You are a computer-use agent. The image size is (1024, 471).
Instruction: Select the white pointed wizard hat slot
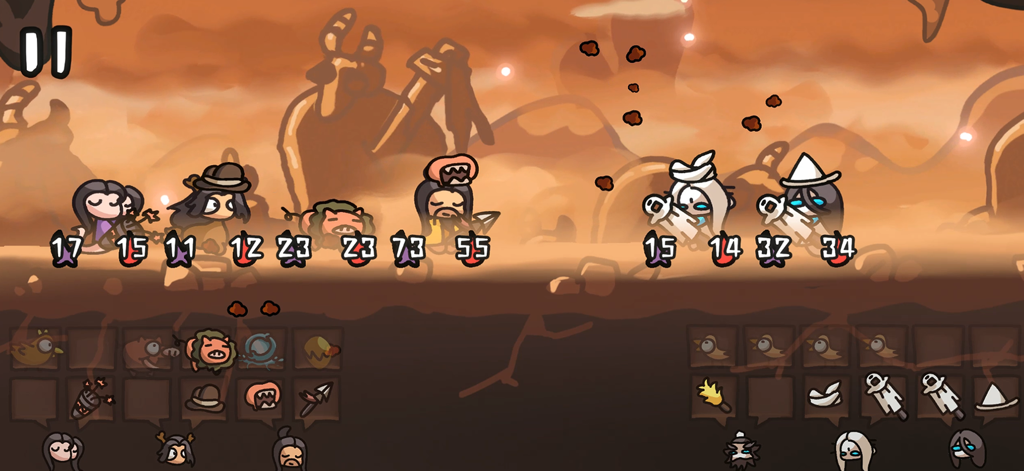click(x=995, y=396)
